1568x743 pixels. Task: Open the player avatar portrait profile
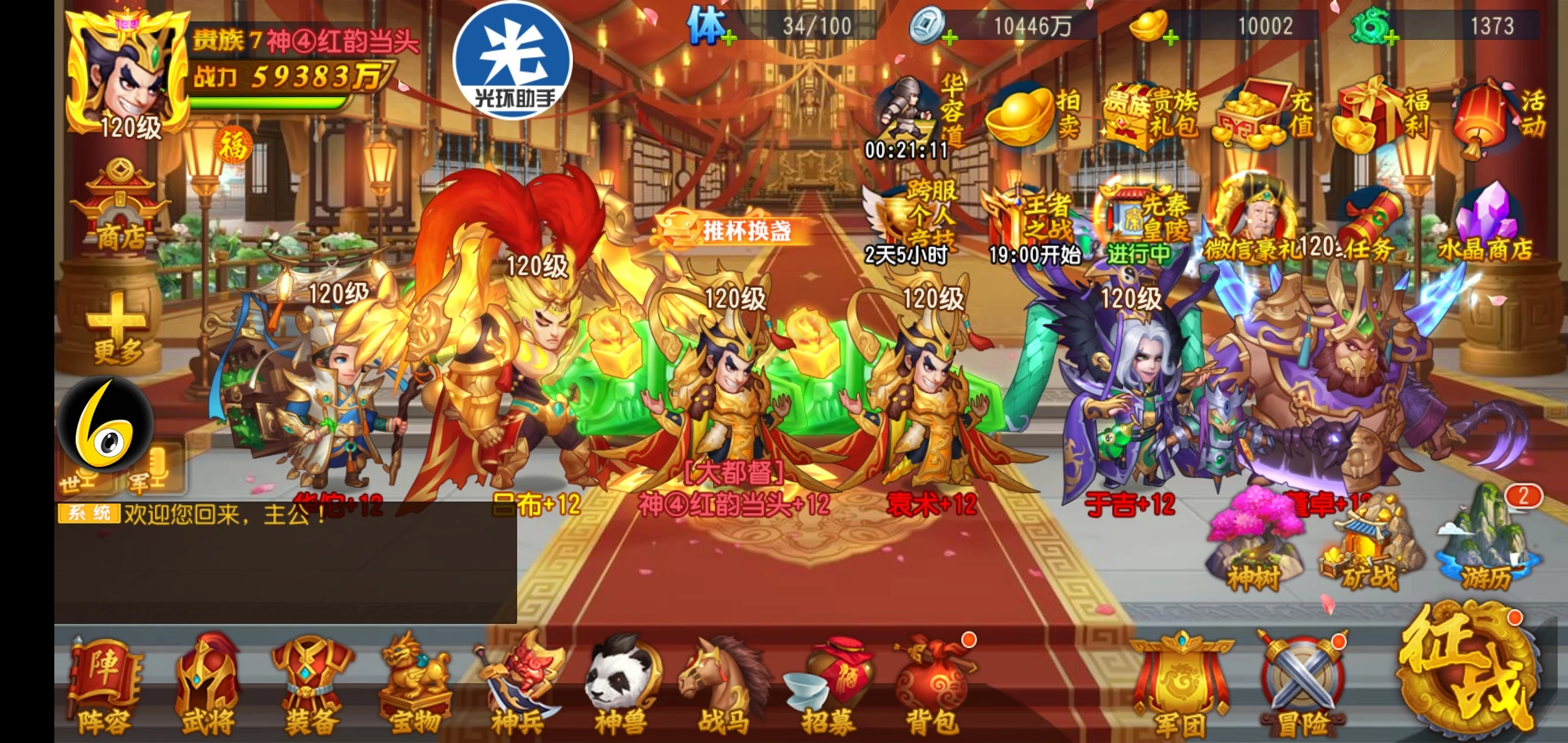coord(127,76)
